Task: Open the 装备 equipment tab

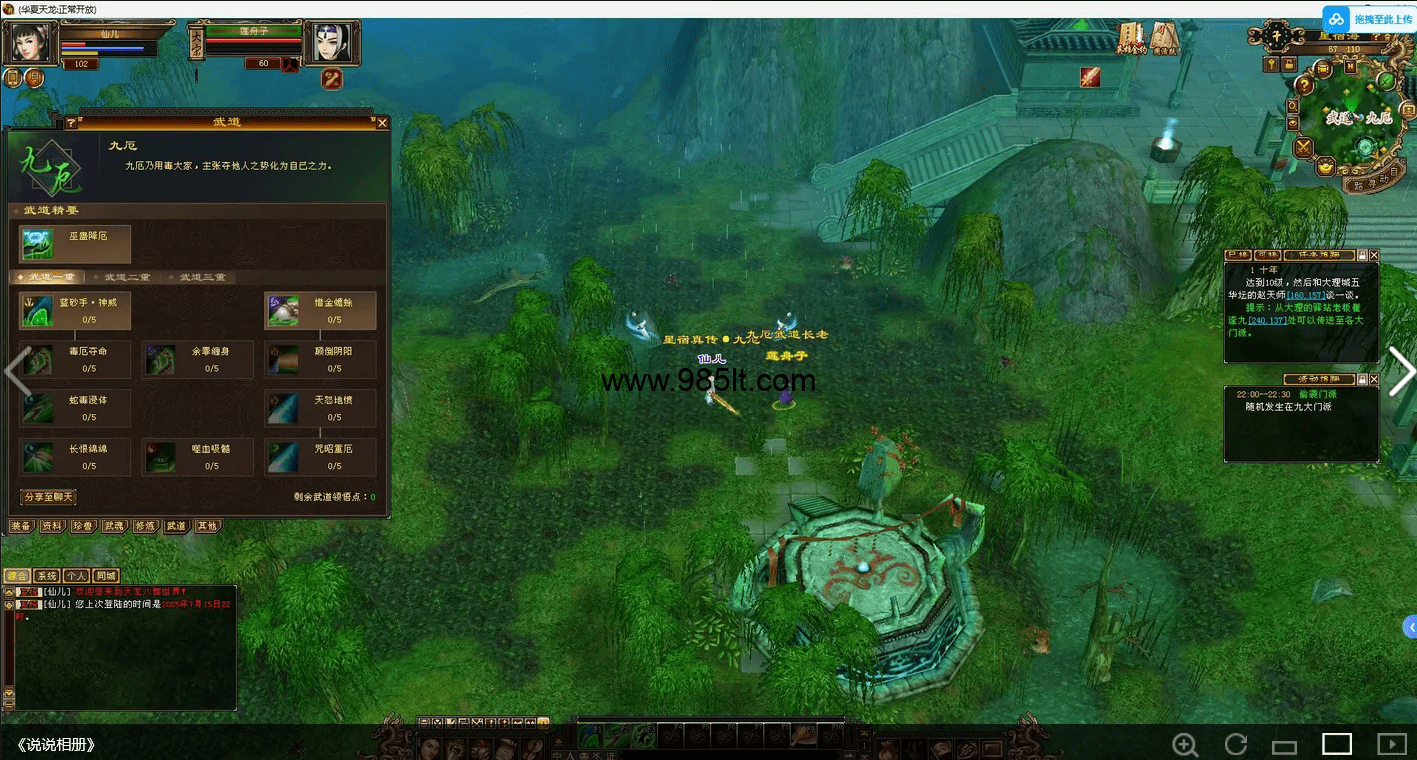Action: [21, 526]
